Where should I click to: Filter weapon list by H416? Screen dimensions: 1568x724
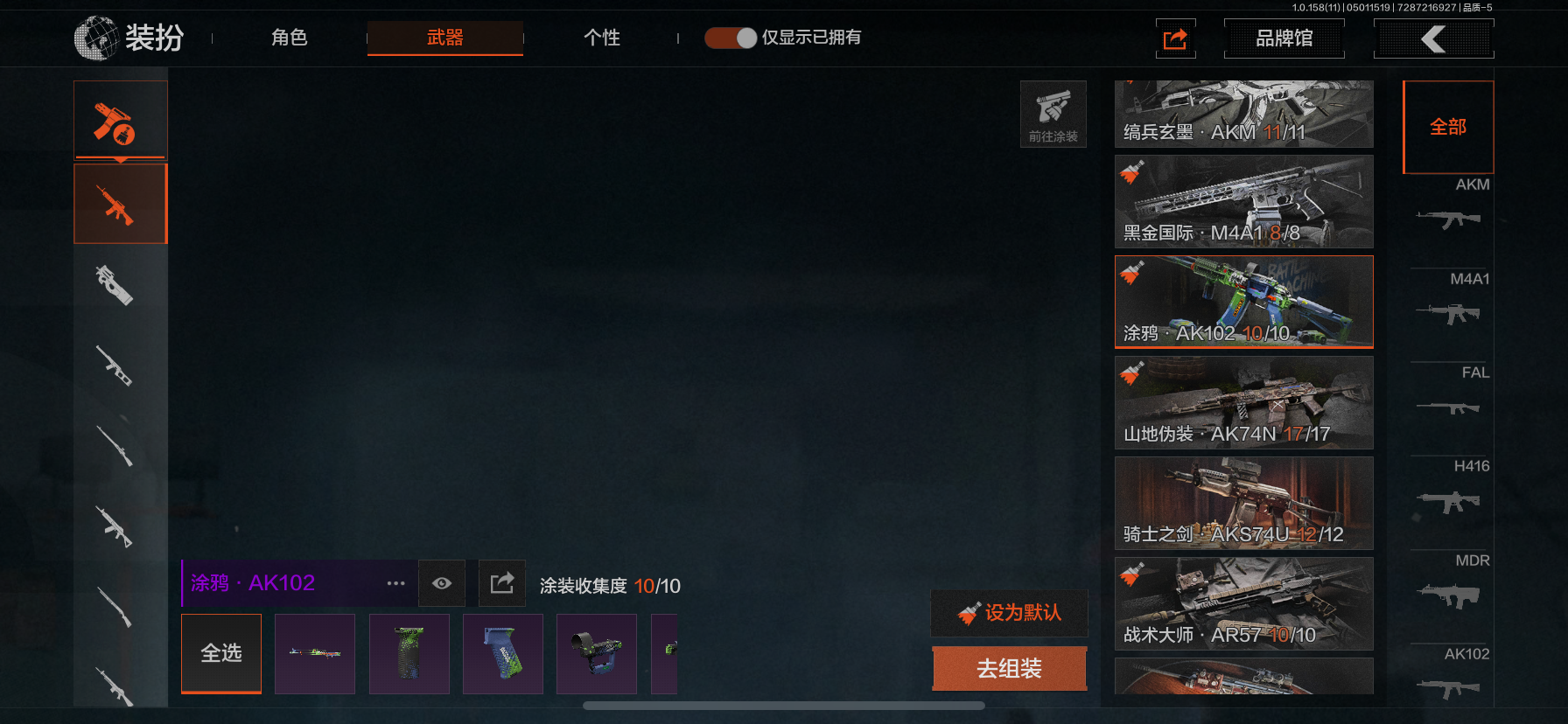[x=1449, y=490]
